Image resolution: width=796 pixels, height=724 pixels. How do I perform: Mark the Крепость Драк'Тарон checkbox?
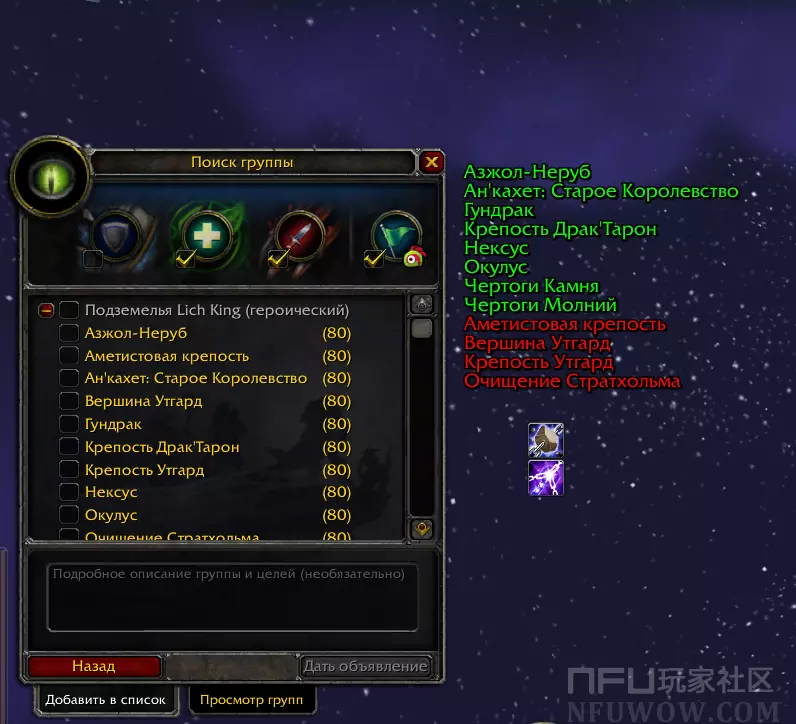[x=69, y=447]
